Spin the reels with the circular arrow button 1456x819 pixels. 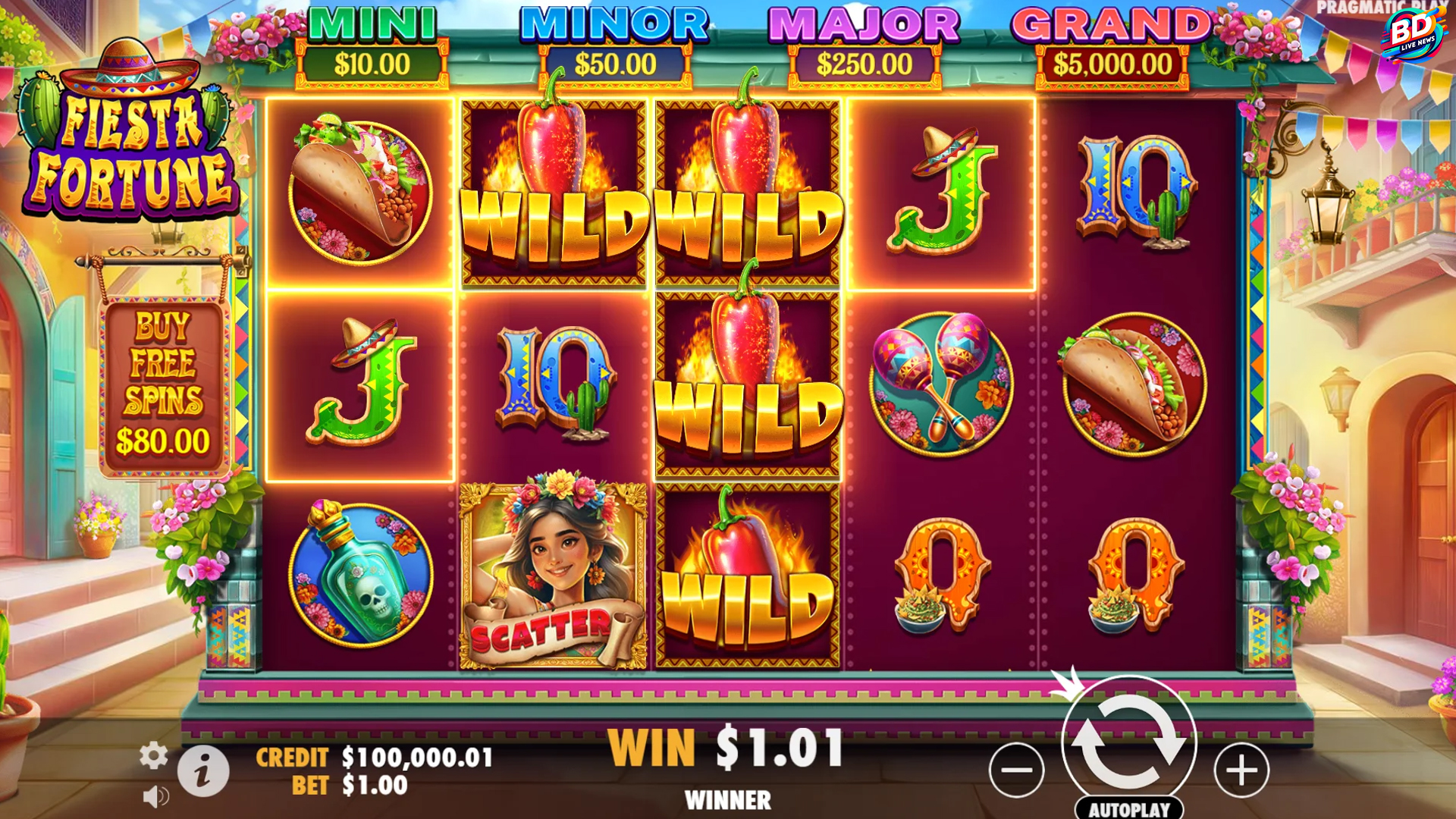point(1128,742)
